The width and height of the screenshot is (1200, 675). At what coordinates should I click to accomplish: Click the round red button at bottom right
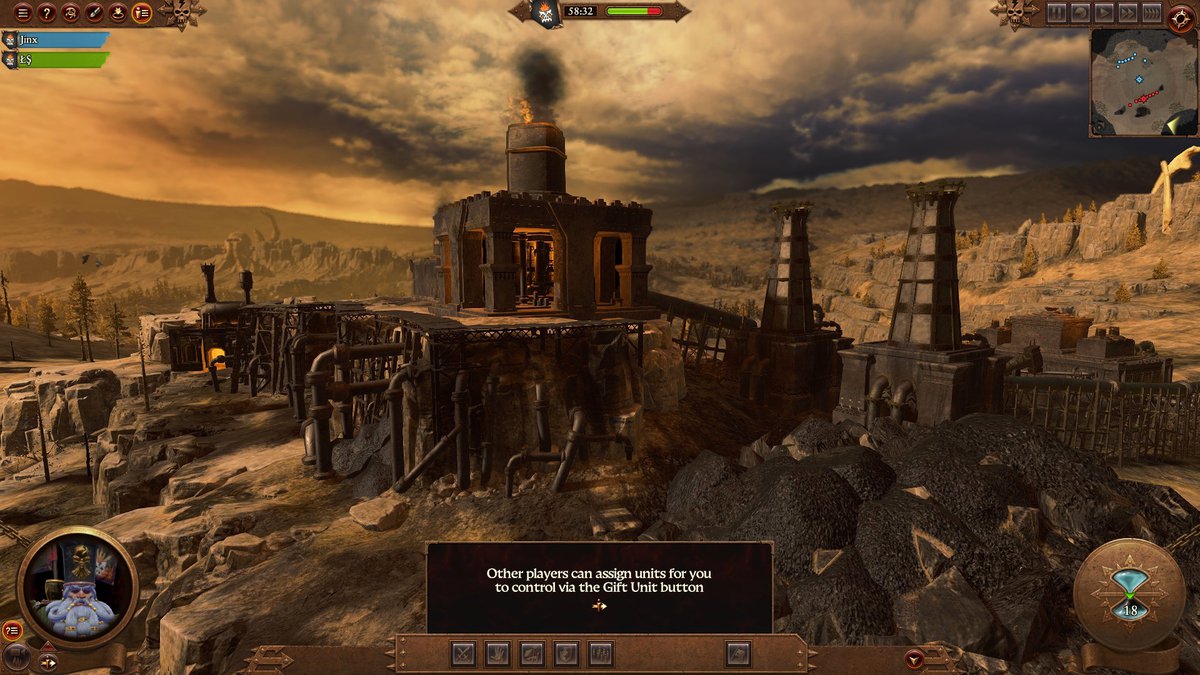click(x=913, y=659)
